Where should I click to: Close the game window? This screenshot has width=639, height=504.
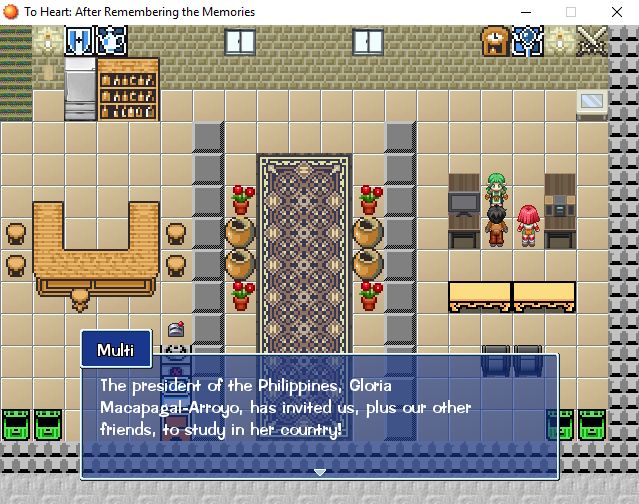(x=615, y=12)
